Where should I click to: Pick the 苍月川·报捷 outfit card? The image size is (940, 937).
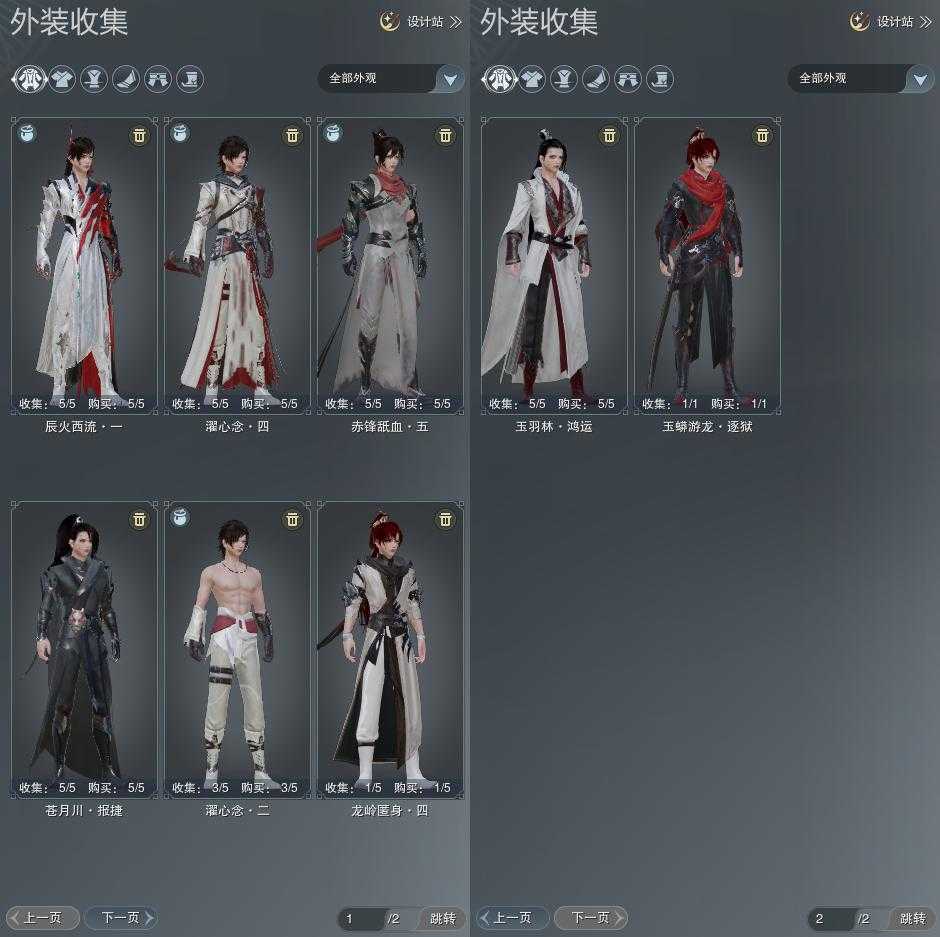tap(84, 649)
